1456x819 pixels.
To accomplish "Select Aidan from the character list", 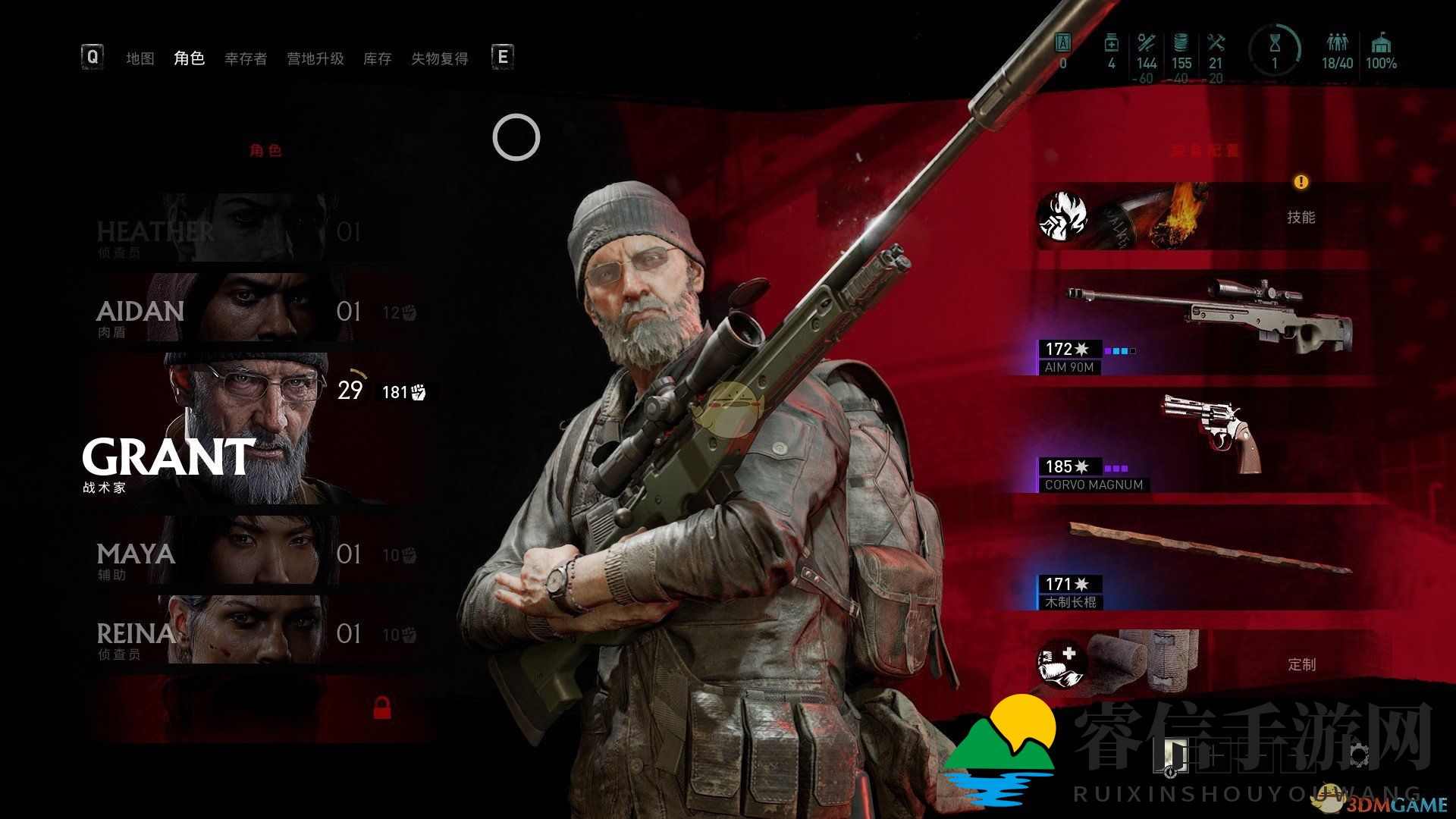I will point(250,309).
